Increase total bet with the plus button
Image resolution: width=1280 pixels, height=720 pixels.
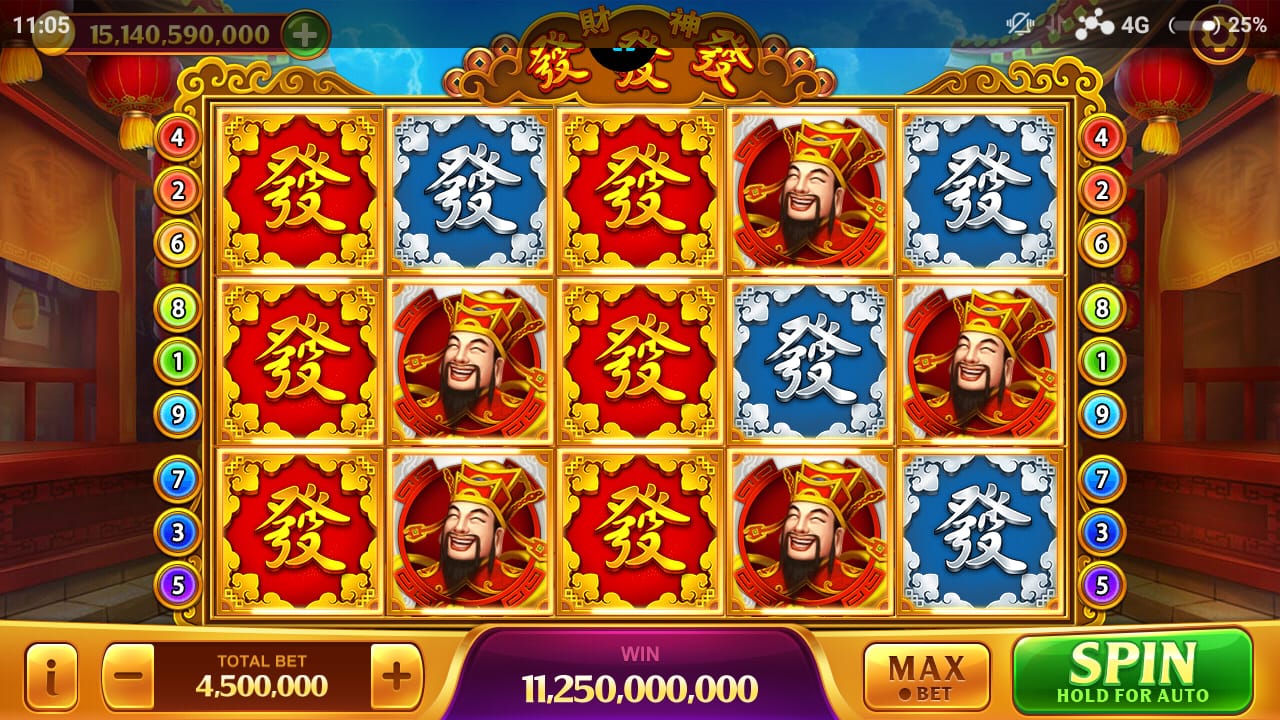(396, 676)
